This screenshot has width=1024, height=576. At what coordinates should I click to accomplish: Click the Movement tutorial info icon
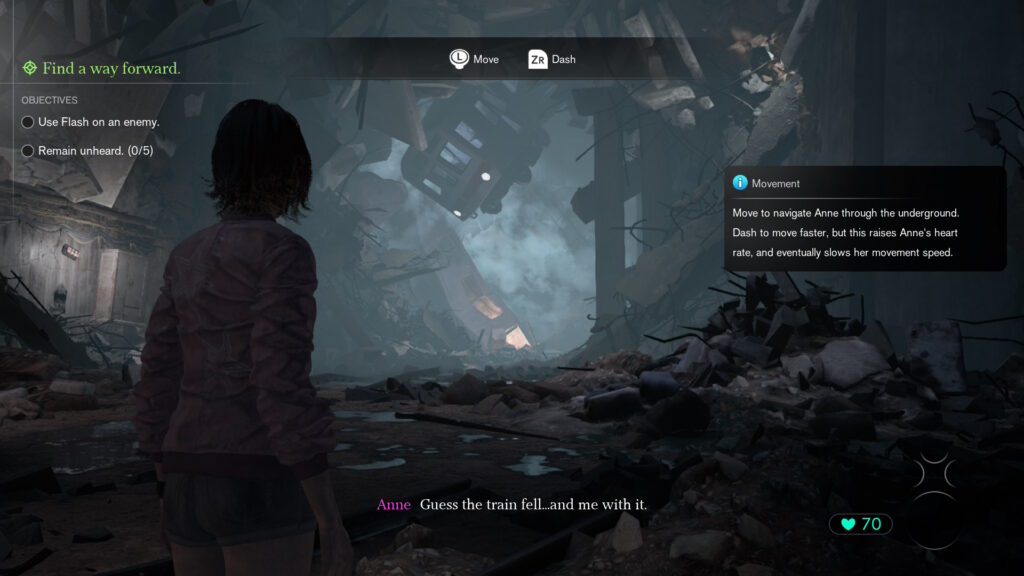[740, 183]
